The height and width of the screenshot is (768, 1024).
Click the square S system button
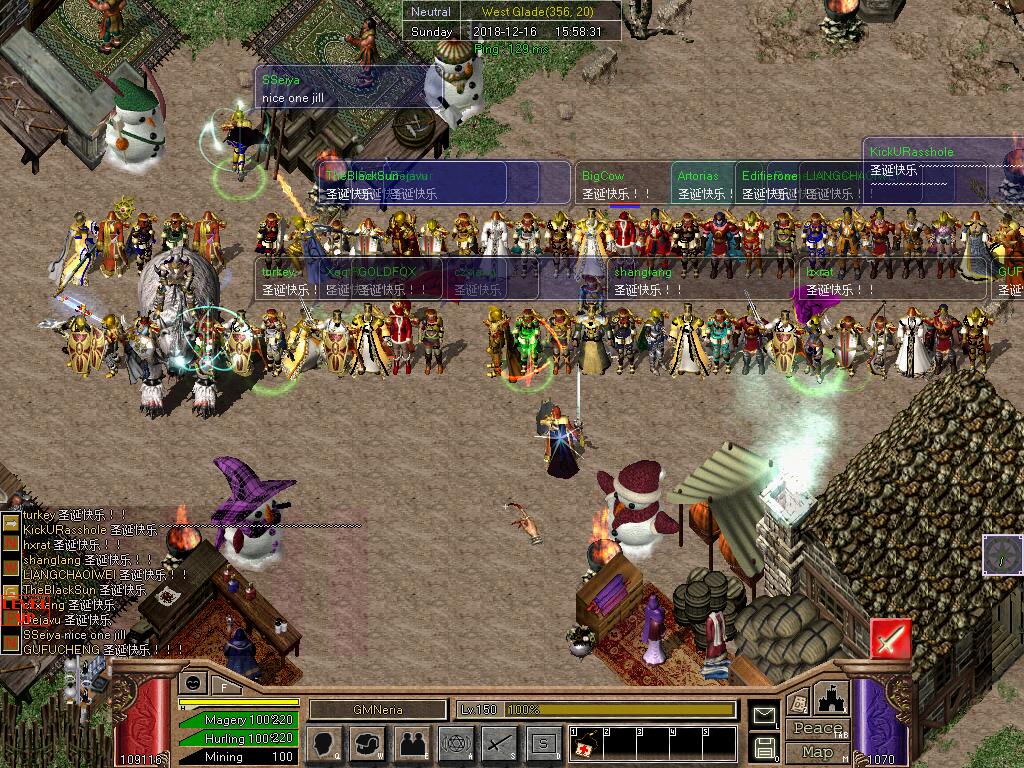point(544,743)
